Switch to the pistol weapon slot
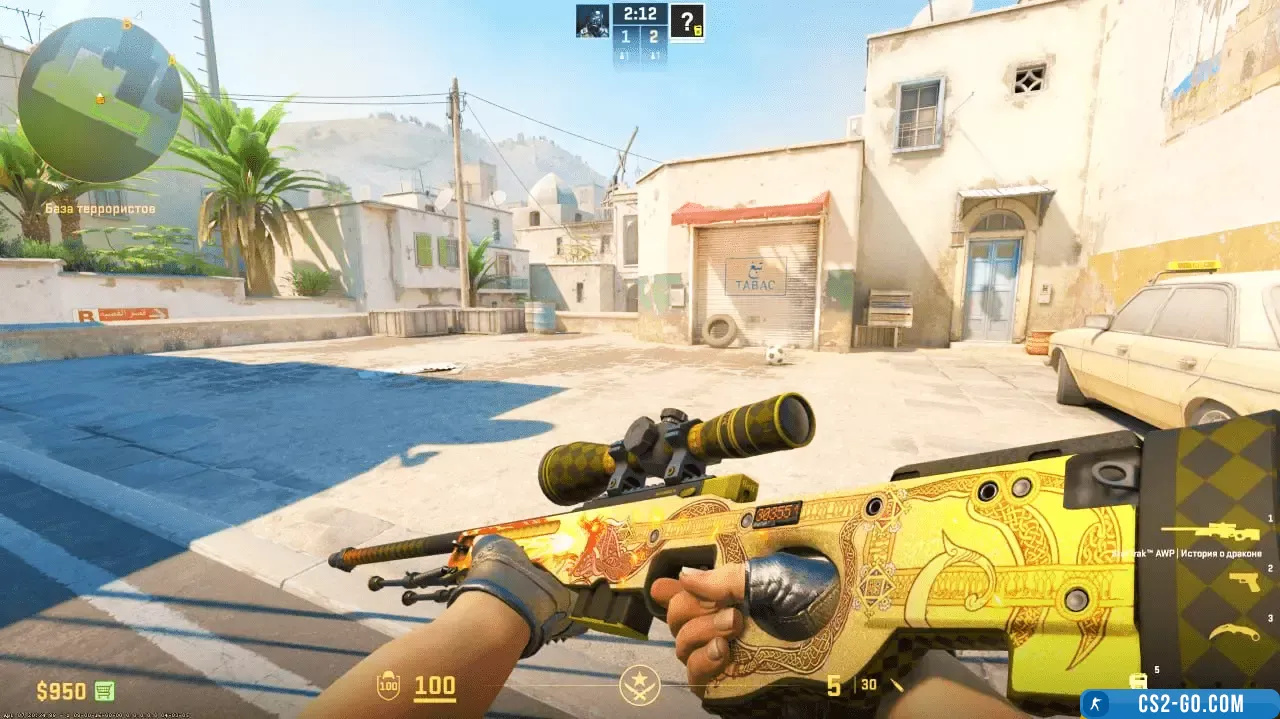The width and height of the screenshot is (1280, 719). pos(1244,582)
